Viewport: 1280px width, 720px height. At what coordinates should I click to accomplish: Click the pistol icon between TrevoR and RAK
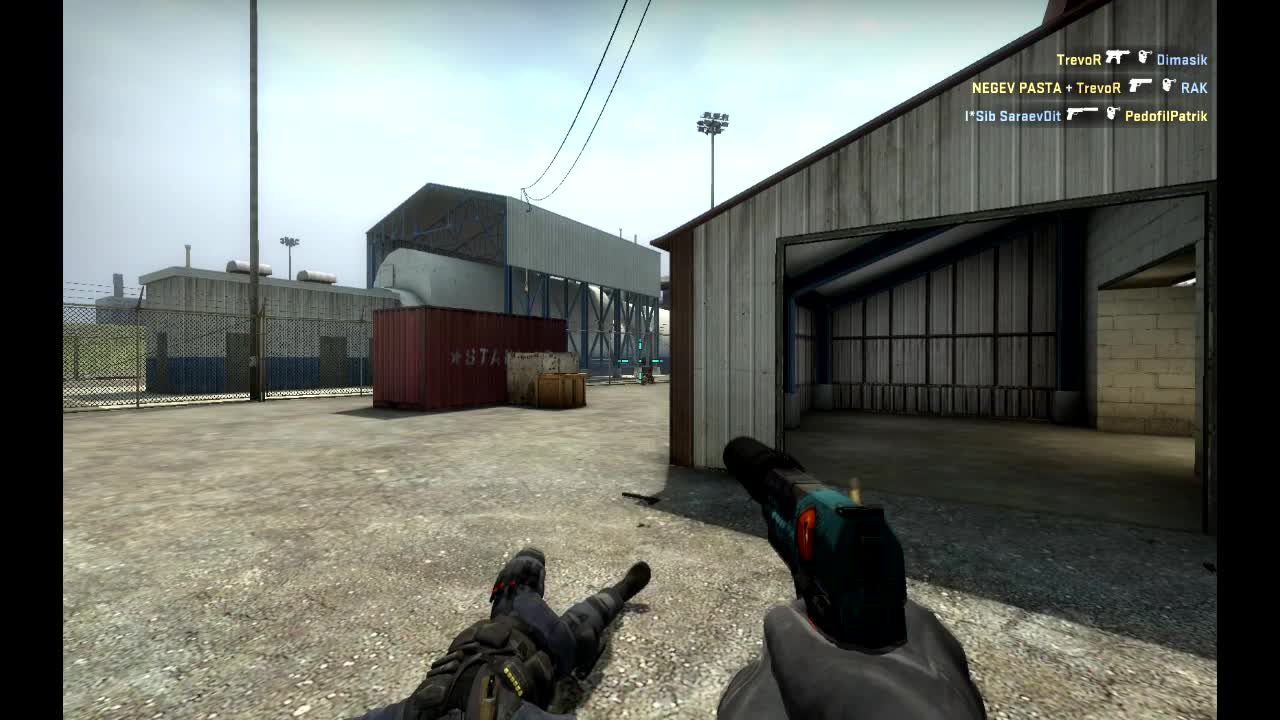click(x=1140, y=87)
